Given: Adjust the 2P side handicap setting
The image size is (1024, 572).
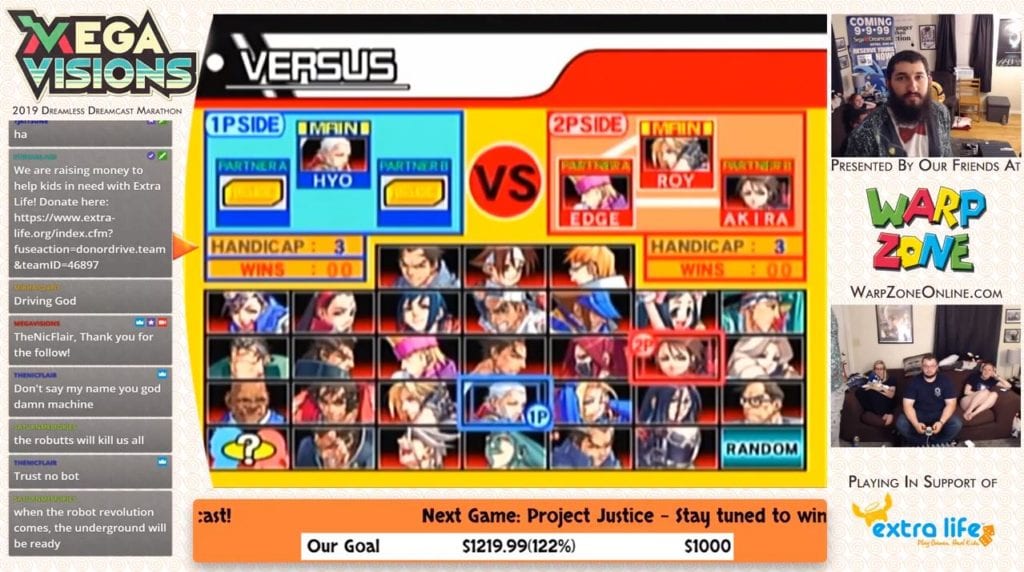Looking at the screenshot, I should (x=724, y=246).
